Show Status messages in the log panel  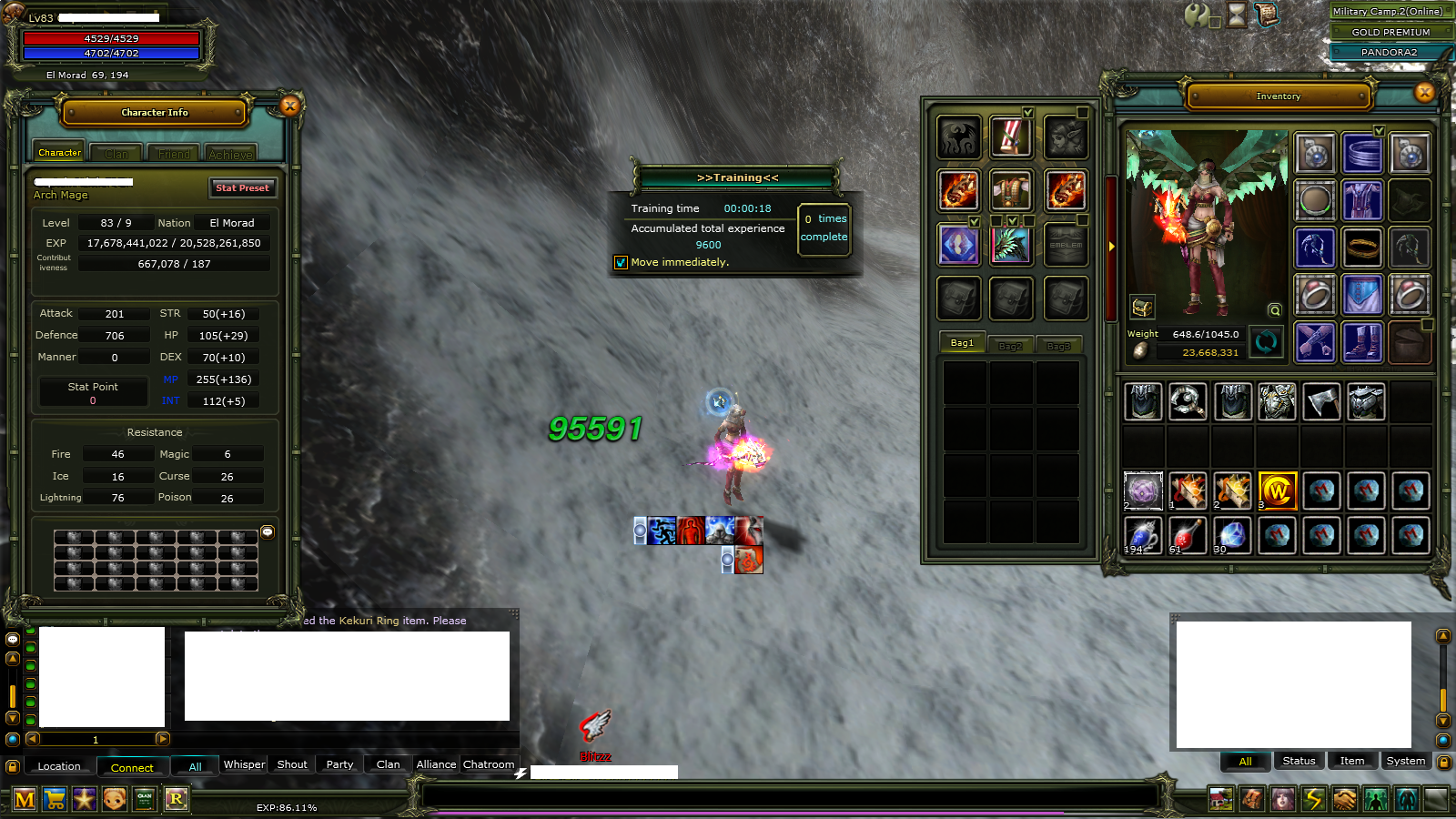(1299, 761)
